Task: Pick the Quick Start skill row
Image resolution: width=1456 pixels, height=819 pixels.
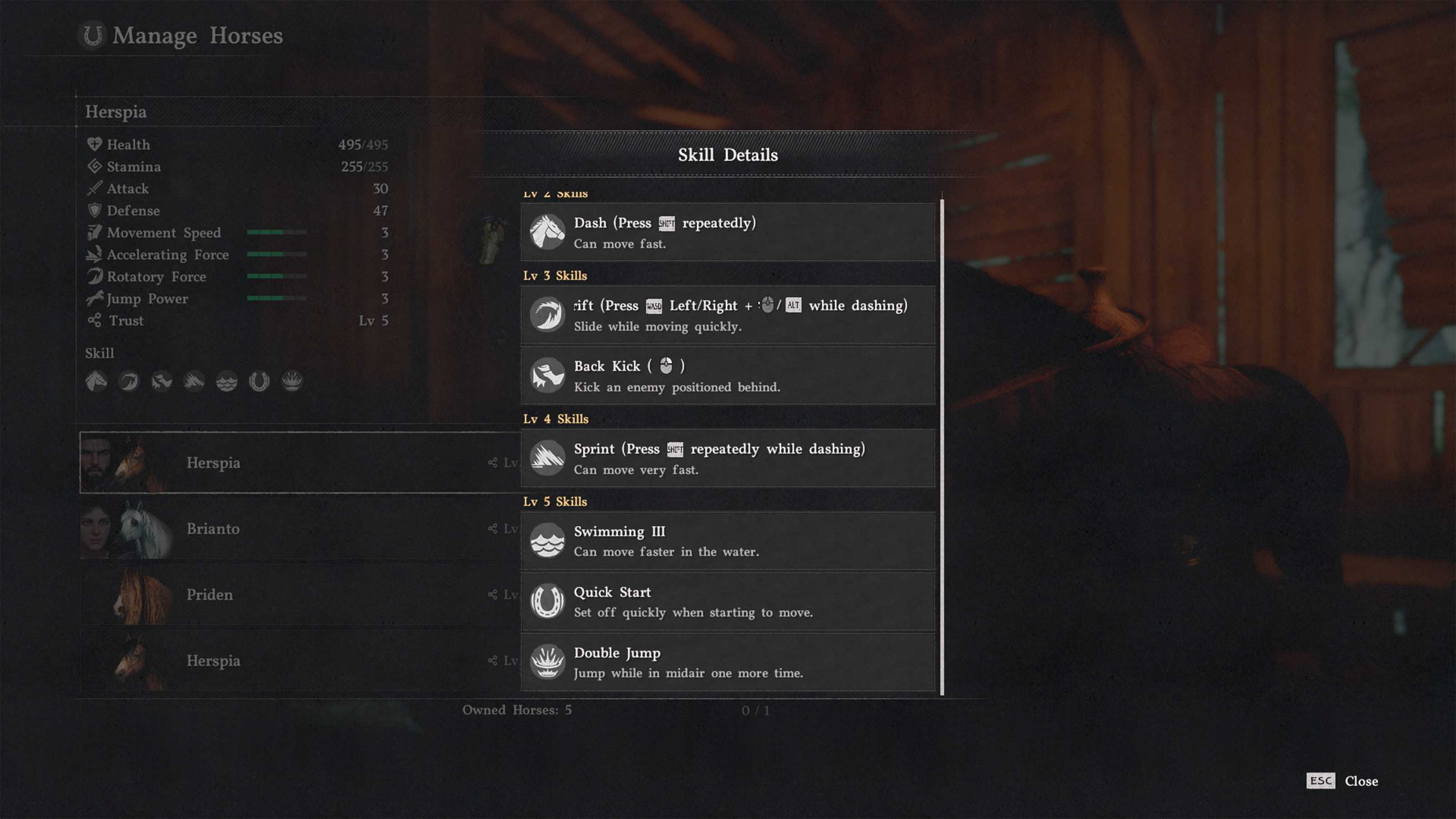Action: (728, 602)
